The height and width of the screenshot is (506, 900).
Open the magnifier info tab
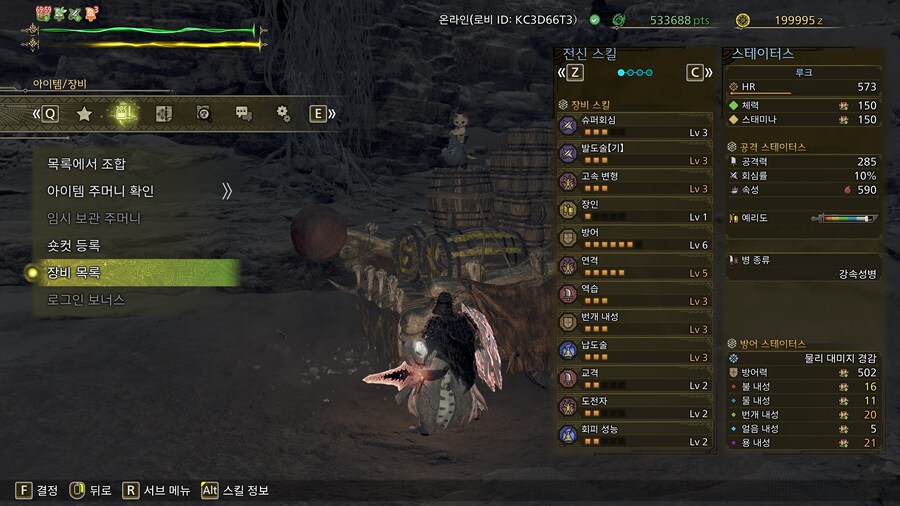pos(204,114)
